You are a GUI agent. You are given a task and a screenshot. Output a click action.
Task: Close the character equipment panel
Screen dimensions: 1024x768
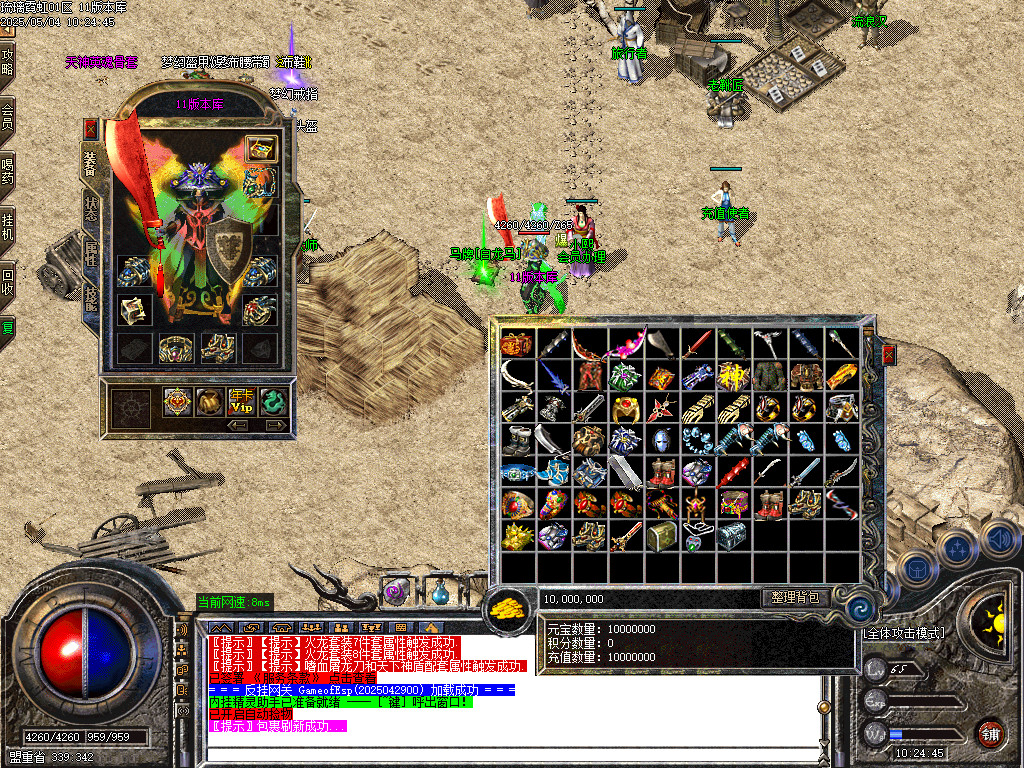coord(91,129)
